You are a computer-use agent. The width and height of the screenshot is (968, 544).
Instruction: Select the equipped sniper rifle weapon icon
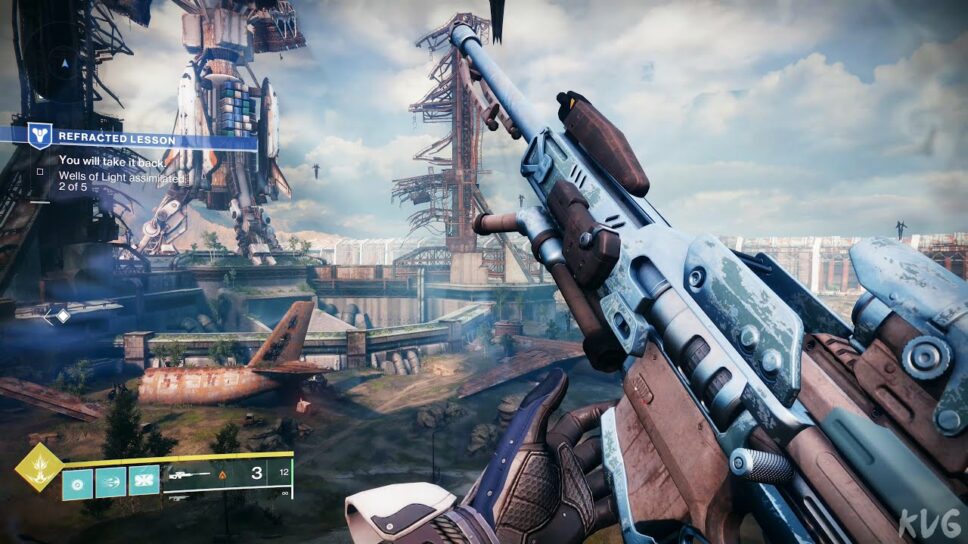coord(188,474)
